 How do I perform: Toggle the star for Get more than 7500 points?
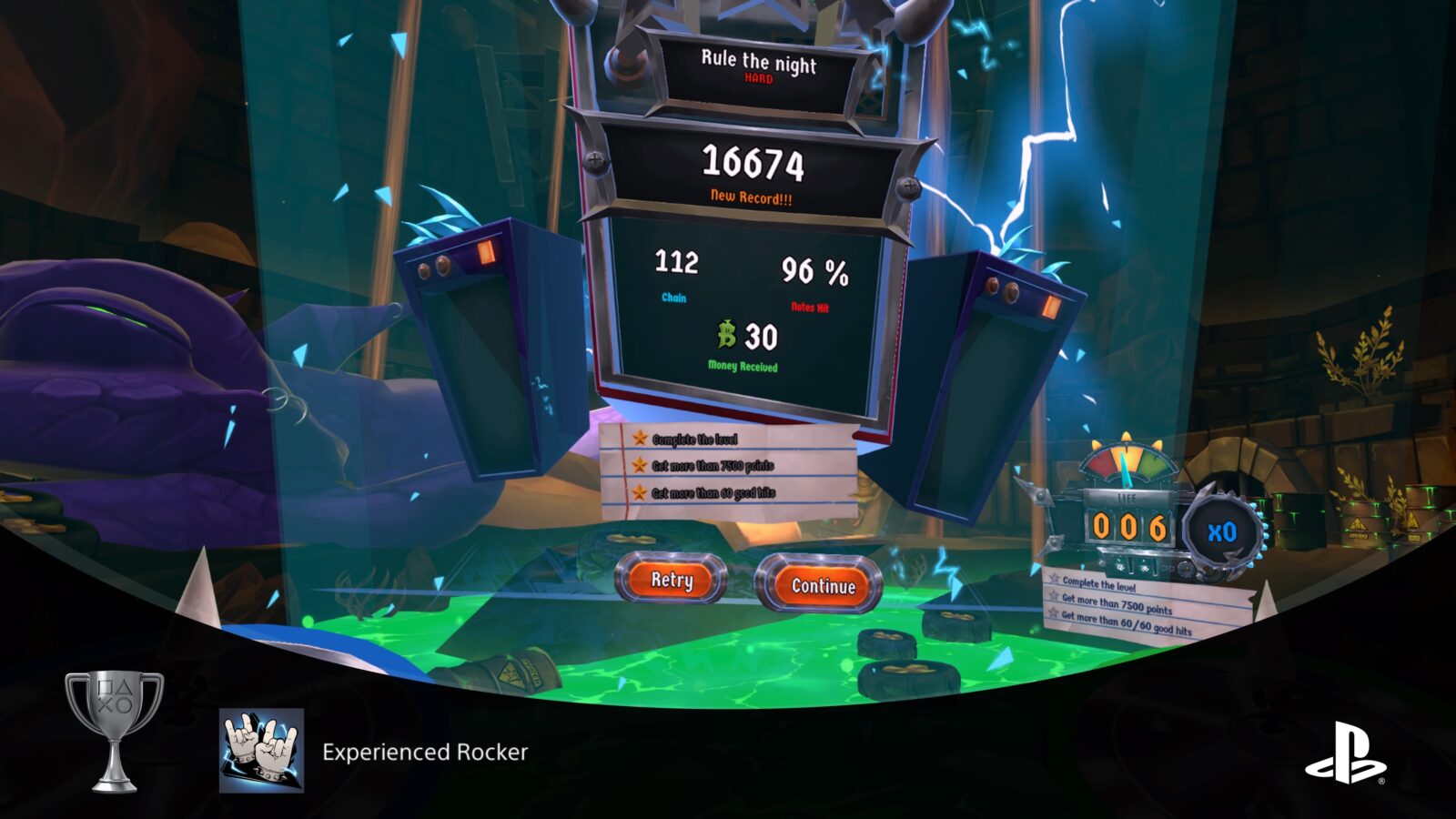640,466
